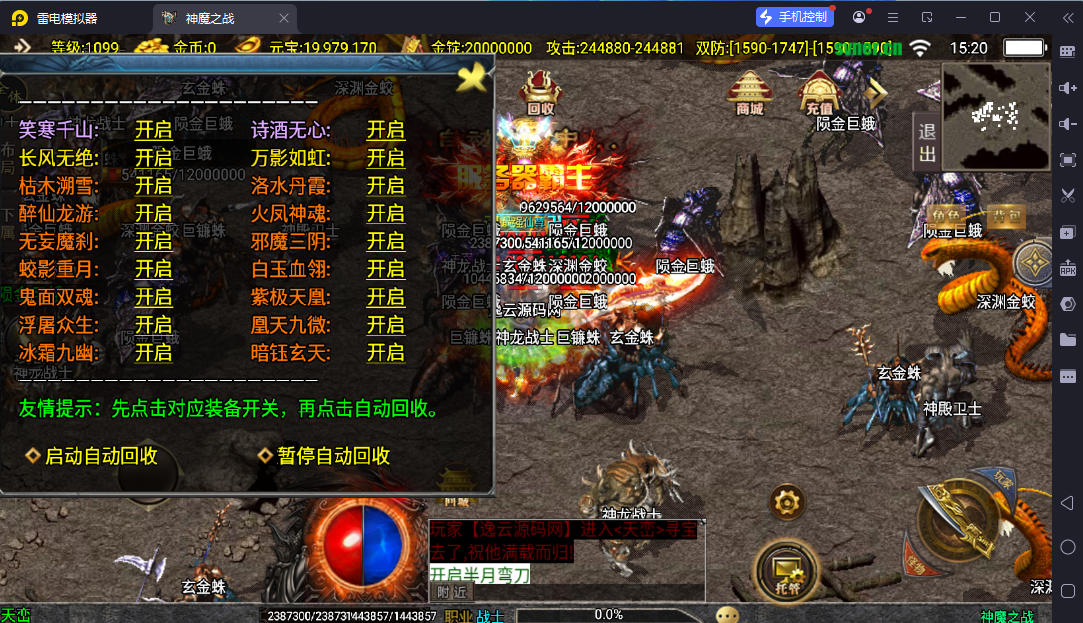Toggle the 万影如虹 recycle switch

pyautogui.click(x=385, y=158)
